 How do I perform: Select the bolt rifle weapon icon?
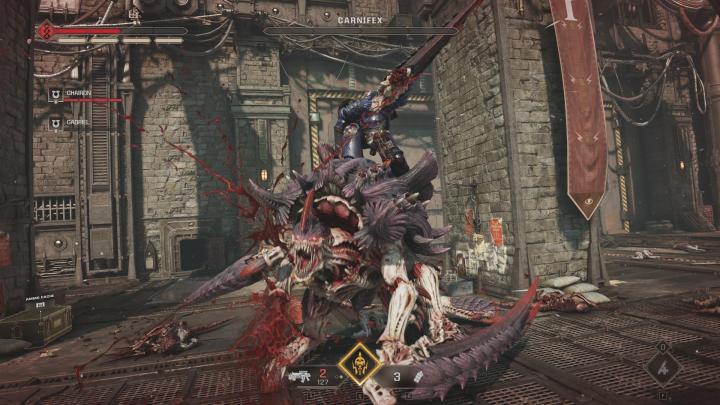pos(298,376)
